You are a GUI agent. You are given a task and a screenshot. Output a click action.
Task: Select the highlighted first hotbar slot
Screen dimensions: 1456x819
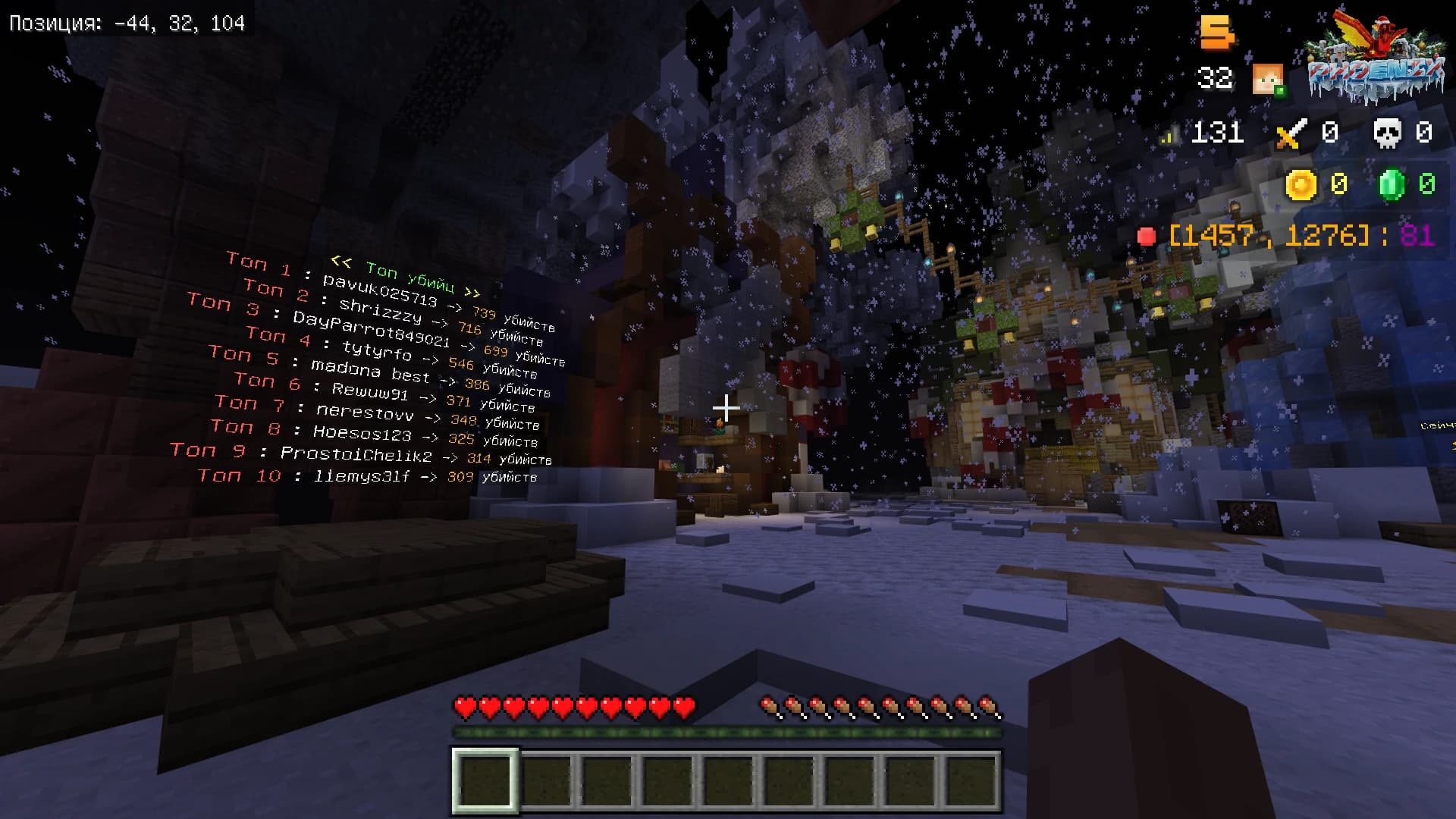point(485,781)
